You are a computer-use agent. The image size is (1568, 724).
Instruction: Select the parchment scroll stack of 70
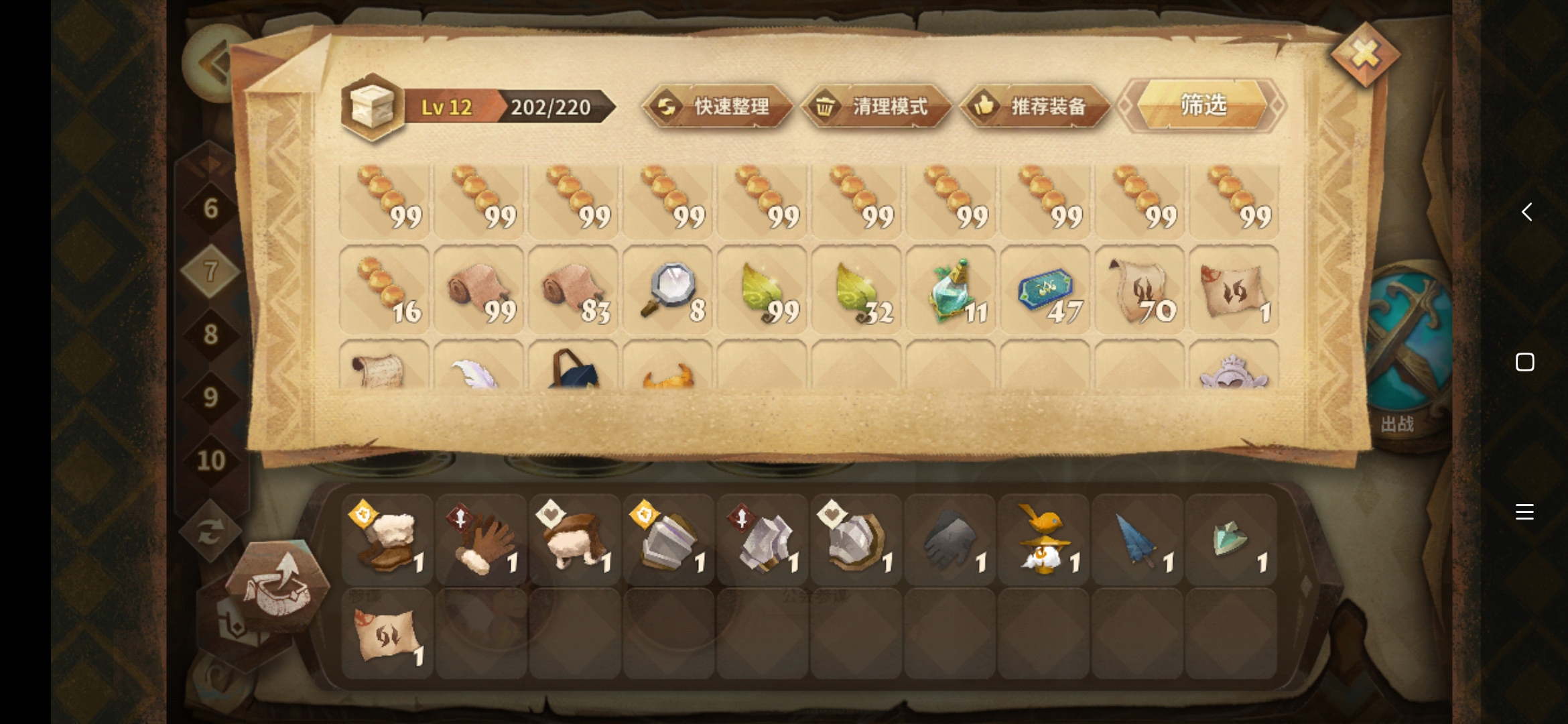click(x=1139, y=290)
